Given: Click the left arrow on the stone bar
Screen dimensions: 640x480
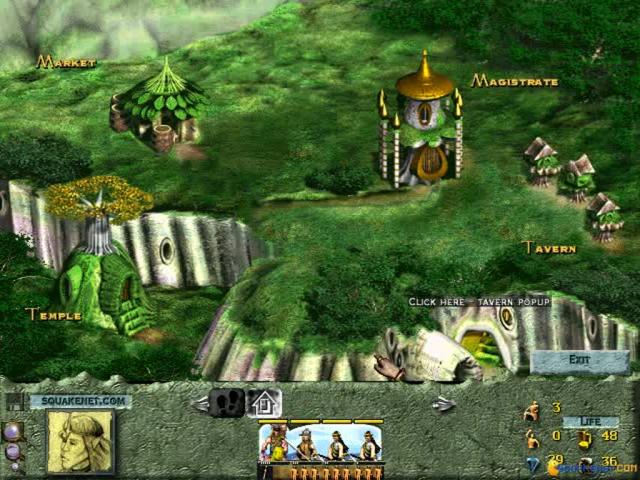Looking at the screenshot, I should [198, 404].
